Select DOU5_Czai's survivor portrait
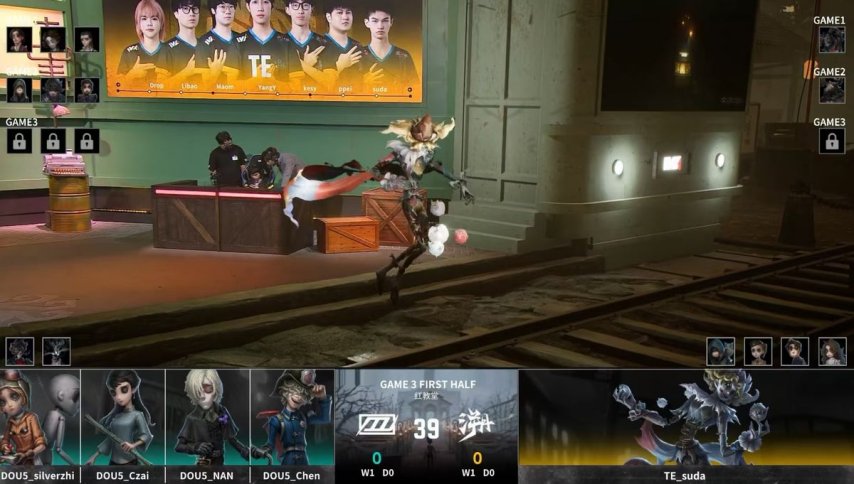Image resolution: width=854 pixels, height=484 pixels. point(123,418)
